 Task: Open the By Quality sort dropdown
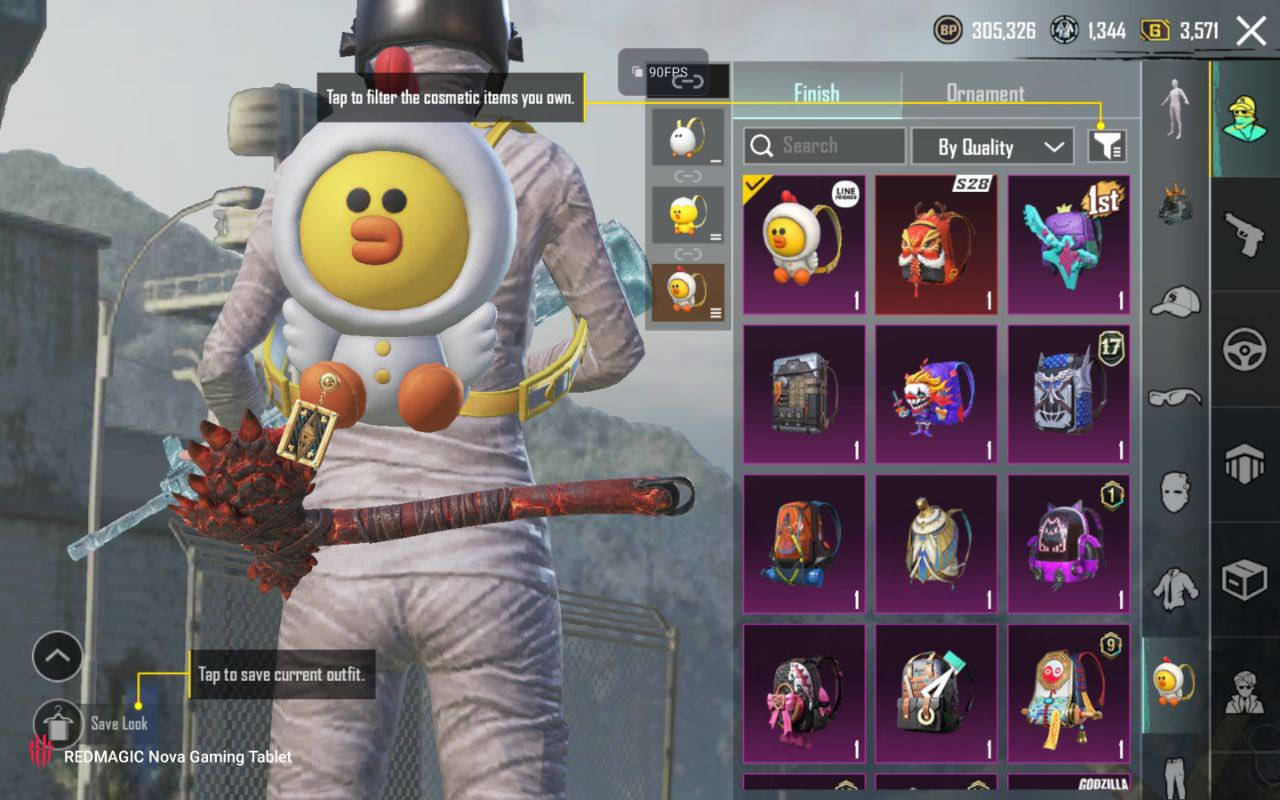991,147
